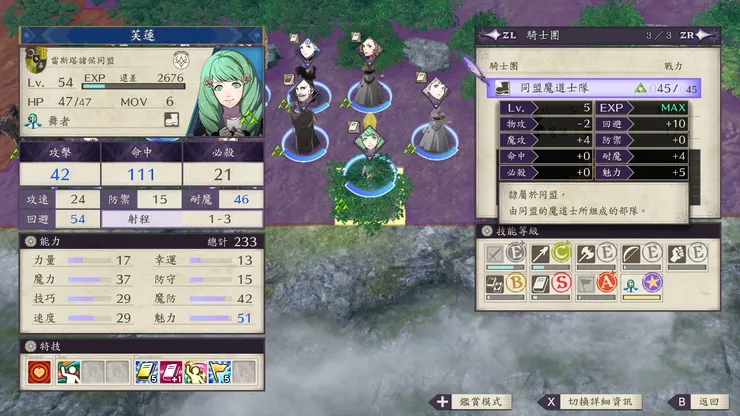Select the flag authority skill with A rank
This screenshot has height=416, width=740.
click(x=596, y=284)
